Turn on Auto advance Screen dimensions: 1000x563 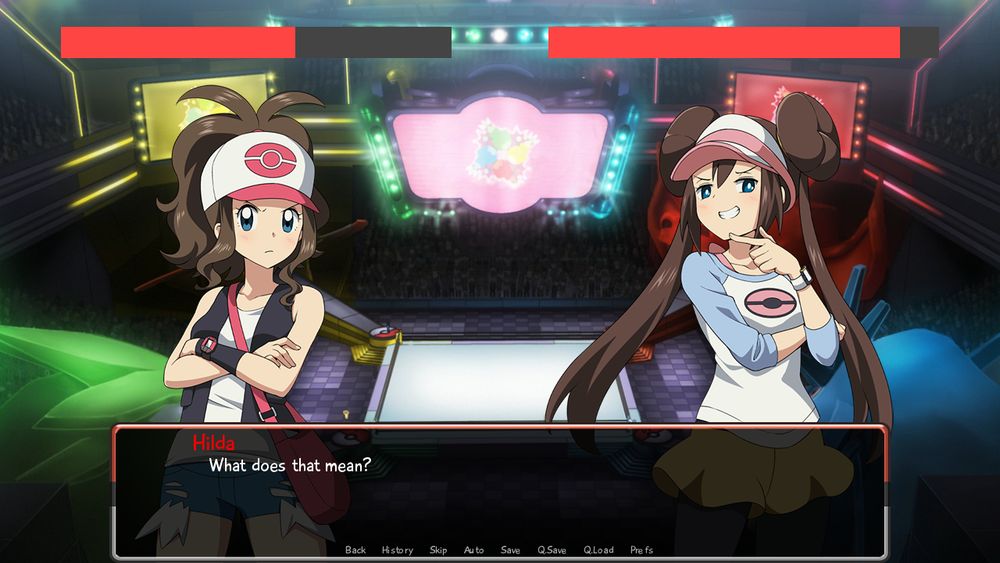click(x=474, y=550)
